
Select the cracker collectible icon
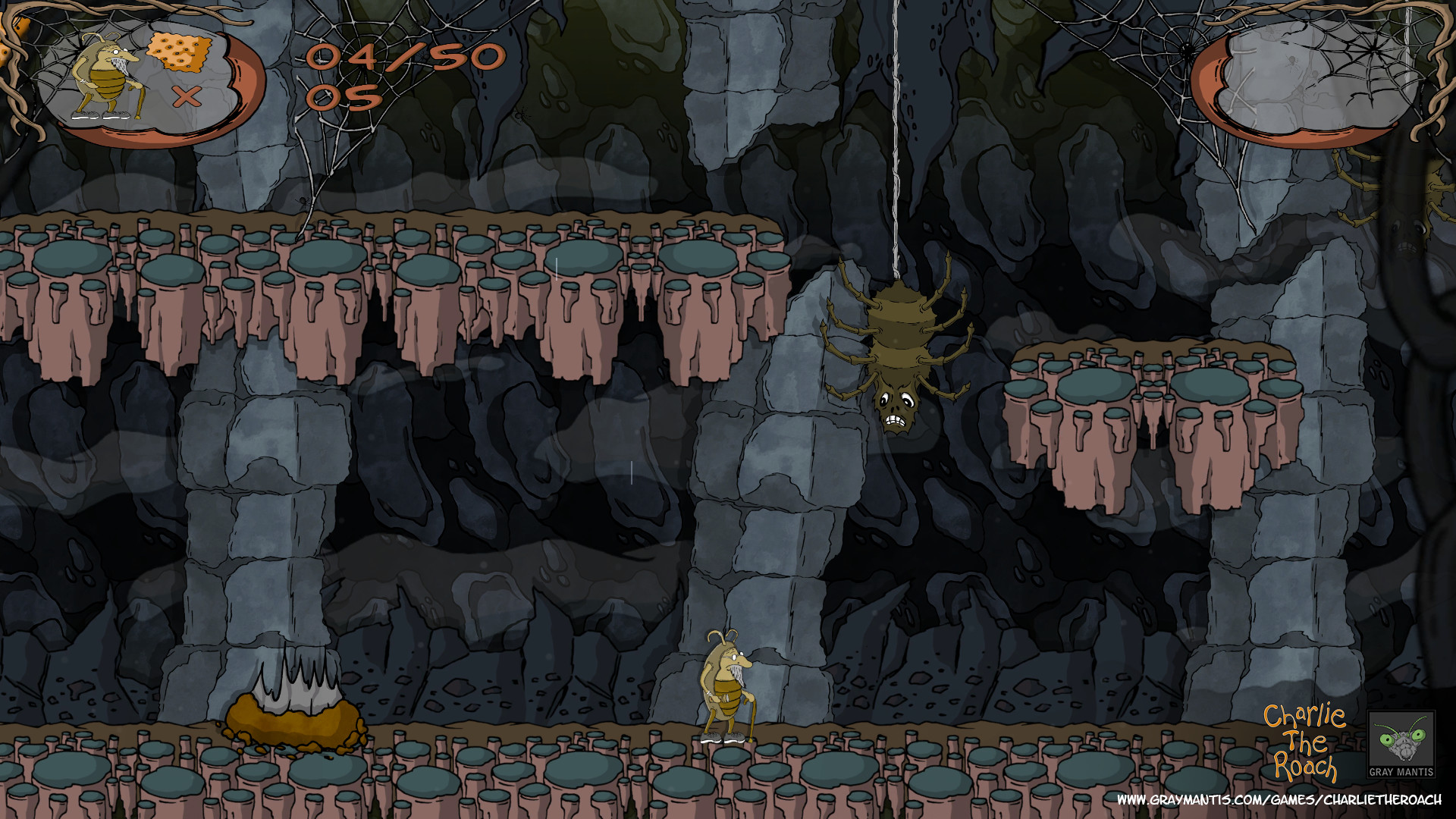coord(180,52)
